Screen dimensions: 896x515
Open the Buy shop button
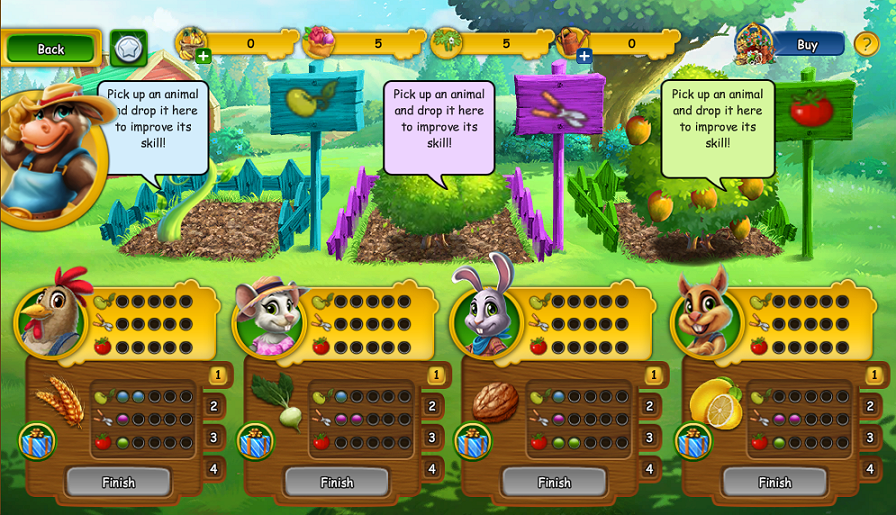click(807, 44)
